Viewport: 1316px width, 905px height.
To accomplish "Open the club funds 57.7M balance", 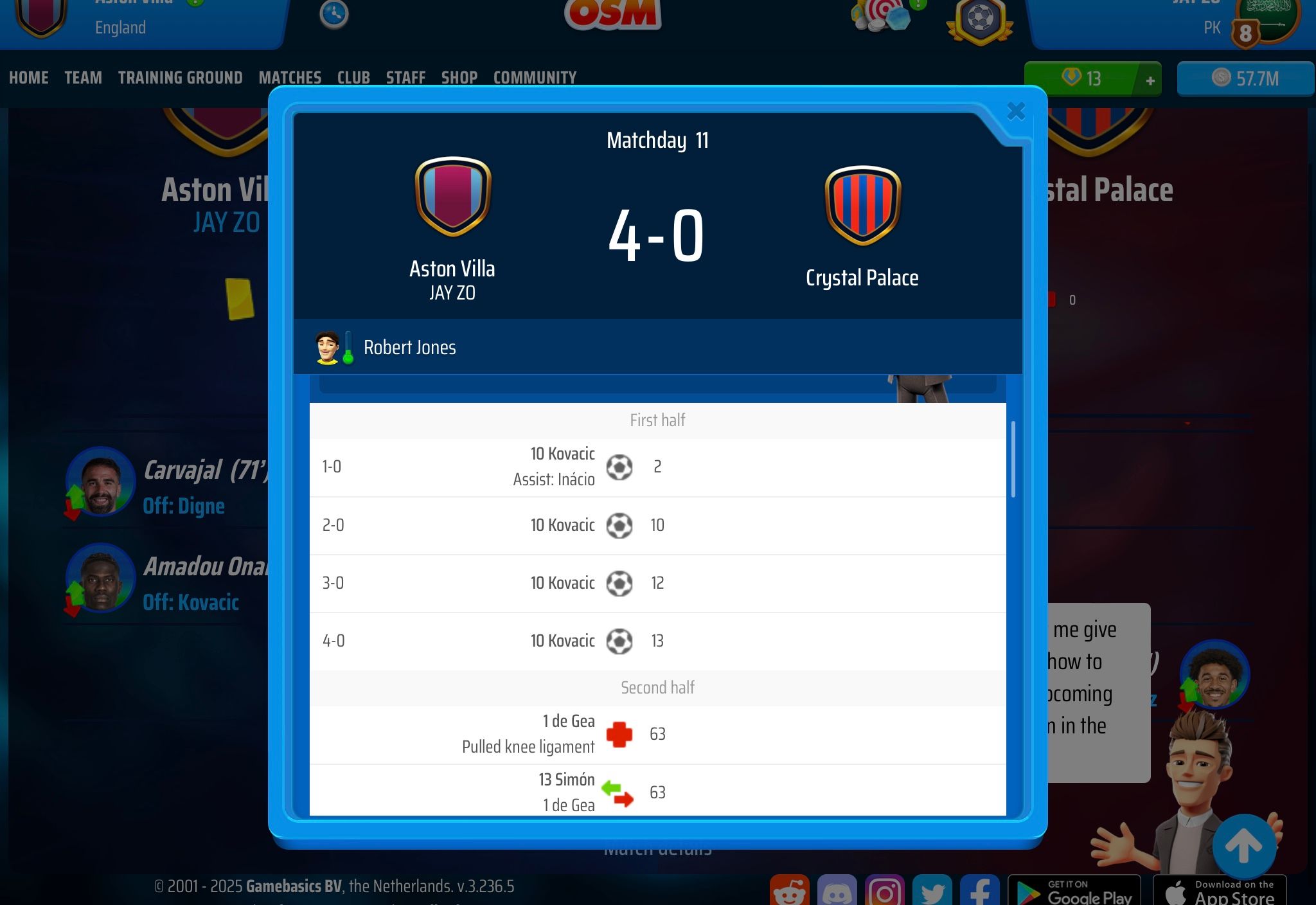I will point(1245,79).
